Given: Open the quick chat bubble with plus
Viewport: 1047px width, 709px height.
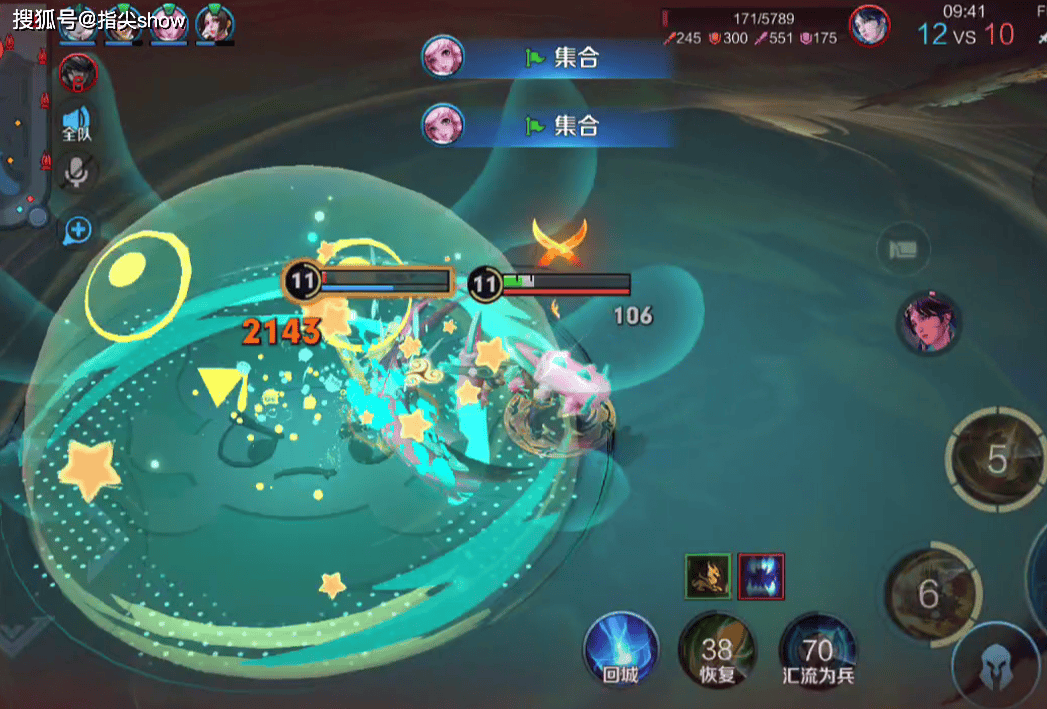Looking at the screenshot, I should pyautogui.click(x=77, y=231).
